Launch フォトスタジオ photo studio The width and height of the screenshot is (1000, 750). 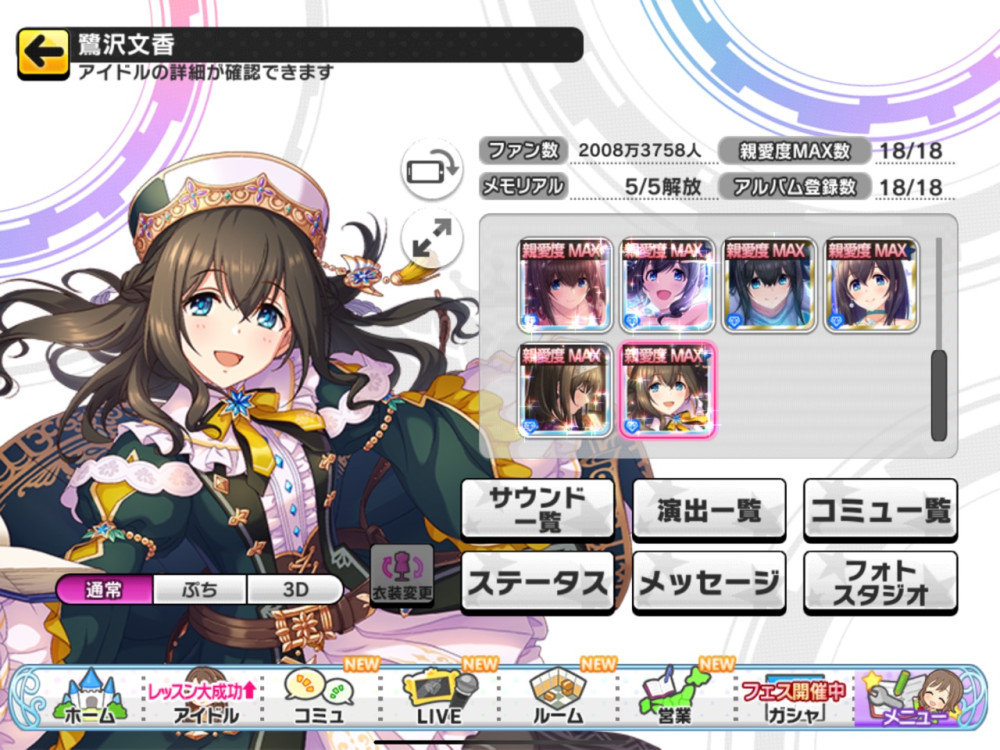click(880, 581)
